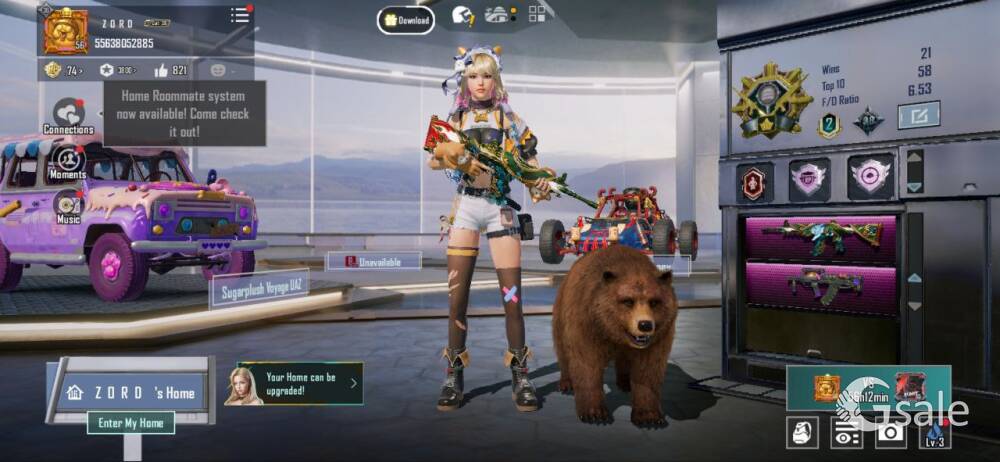The height and width of the screenshot is (462, 1000).
Task: Open the list menu beside player name
Action: coord(240,15)
